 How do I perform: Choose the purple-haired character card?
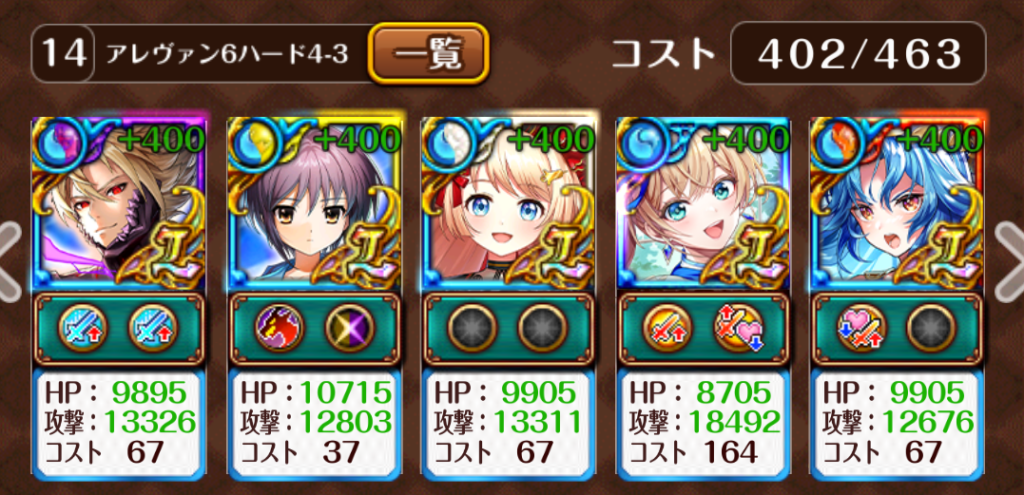(x=314, y=205)
